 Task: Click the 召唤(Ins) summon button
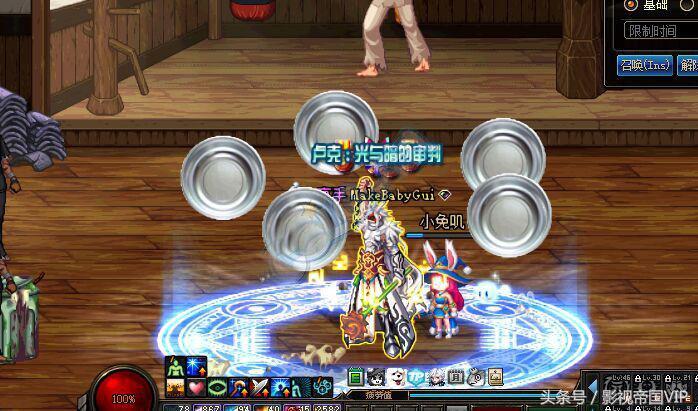tap(644, 65)
